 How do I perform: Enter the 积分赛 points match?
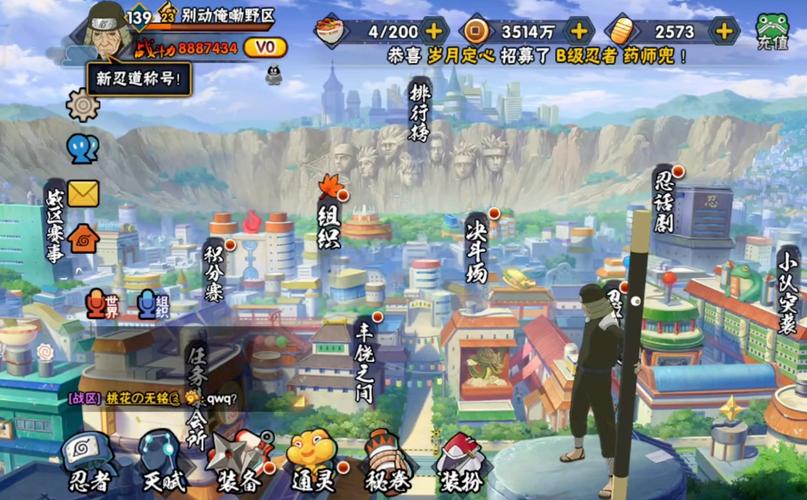click(214, 270)
